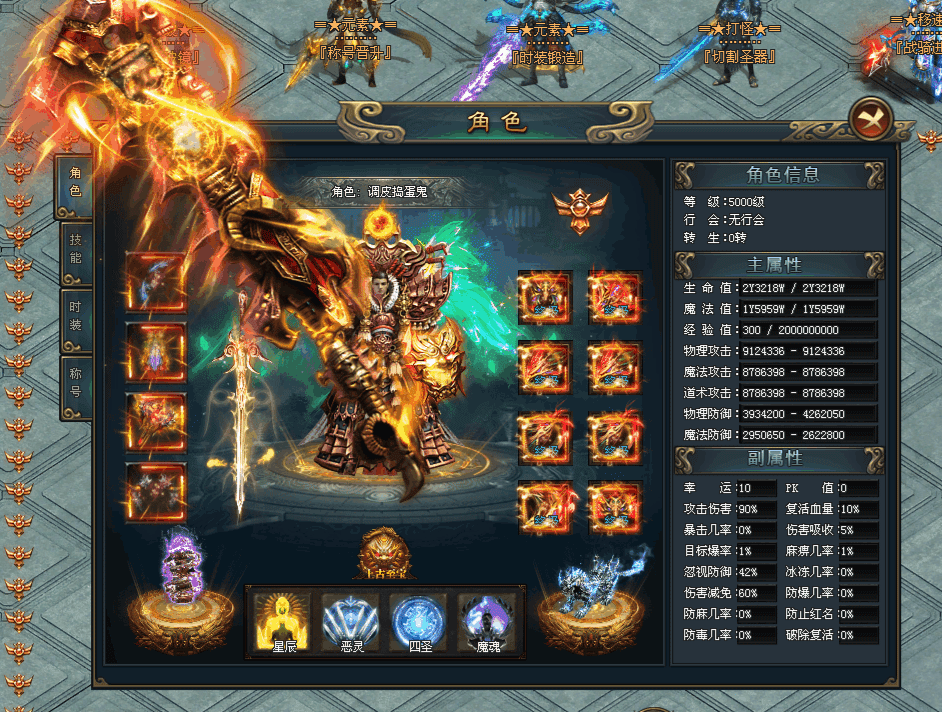Image resolution: width=942 pixels, height=712 pixels.
Task: Select the 星辰 golden figure icon
Action: (283, 621)
